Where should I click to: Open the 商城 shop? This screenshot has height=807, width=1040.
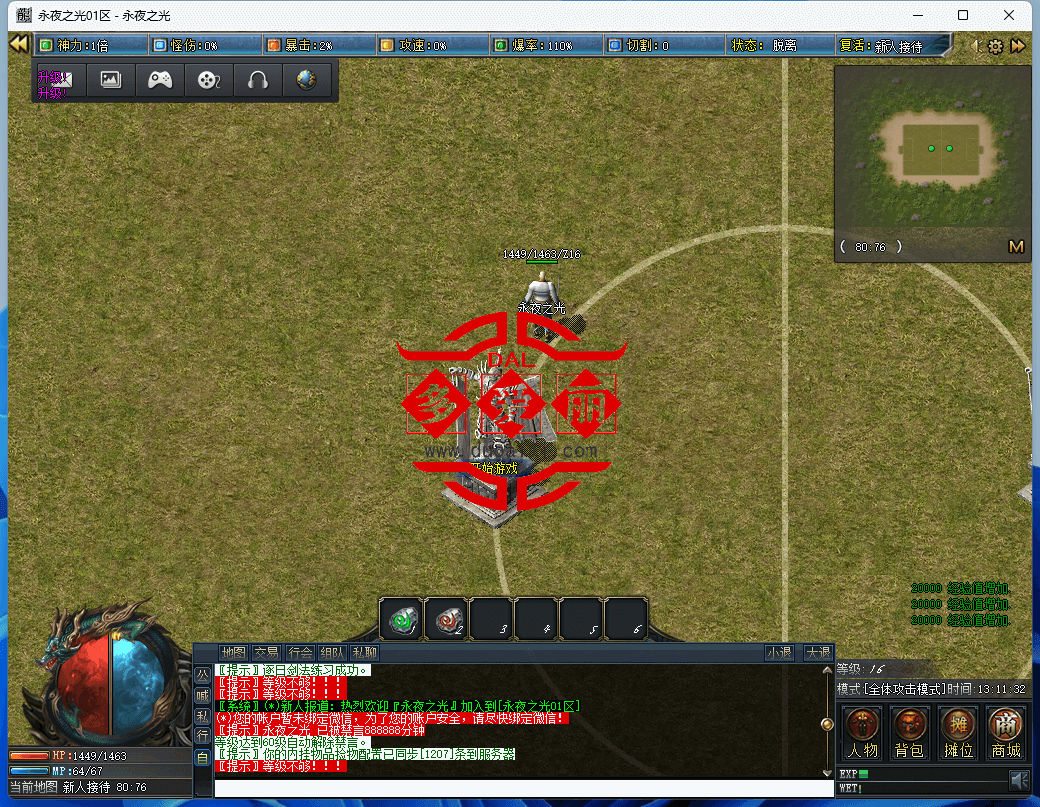coord(1006,732)
